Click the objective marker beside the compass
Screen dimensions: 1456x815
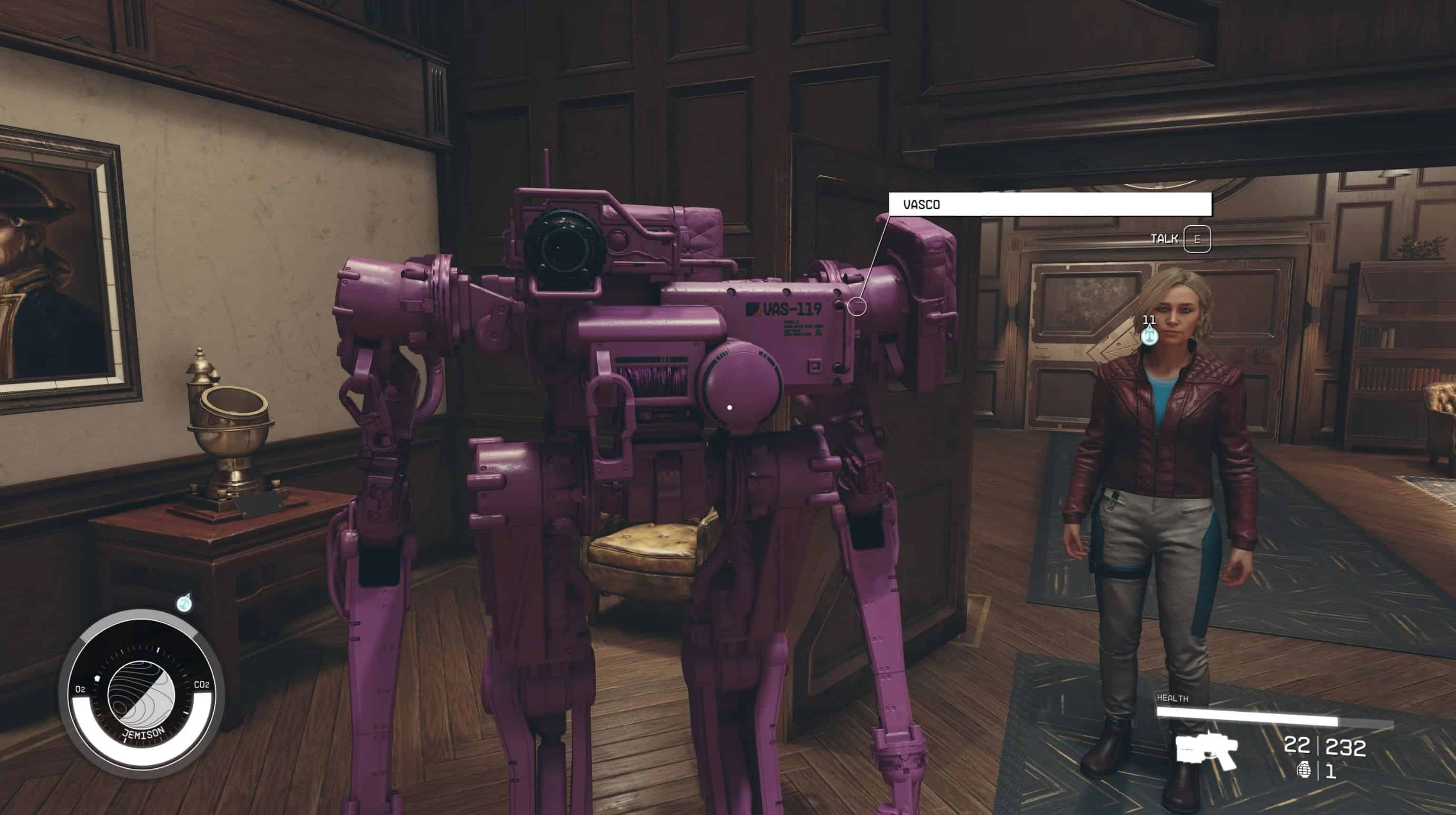coord(184,604)
